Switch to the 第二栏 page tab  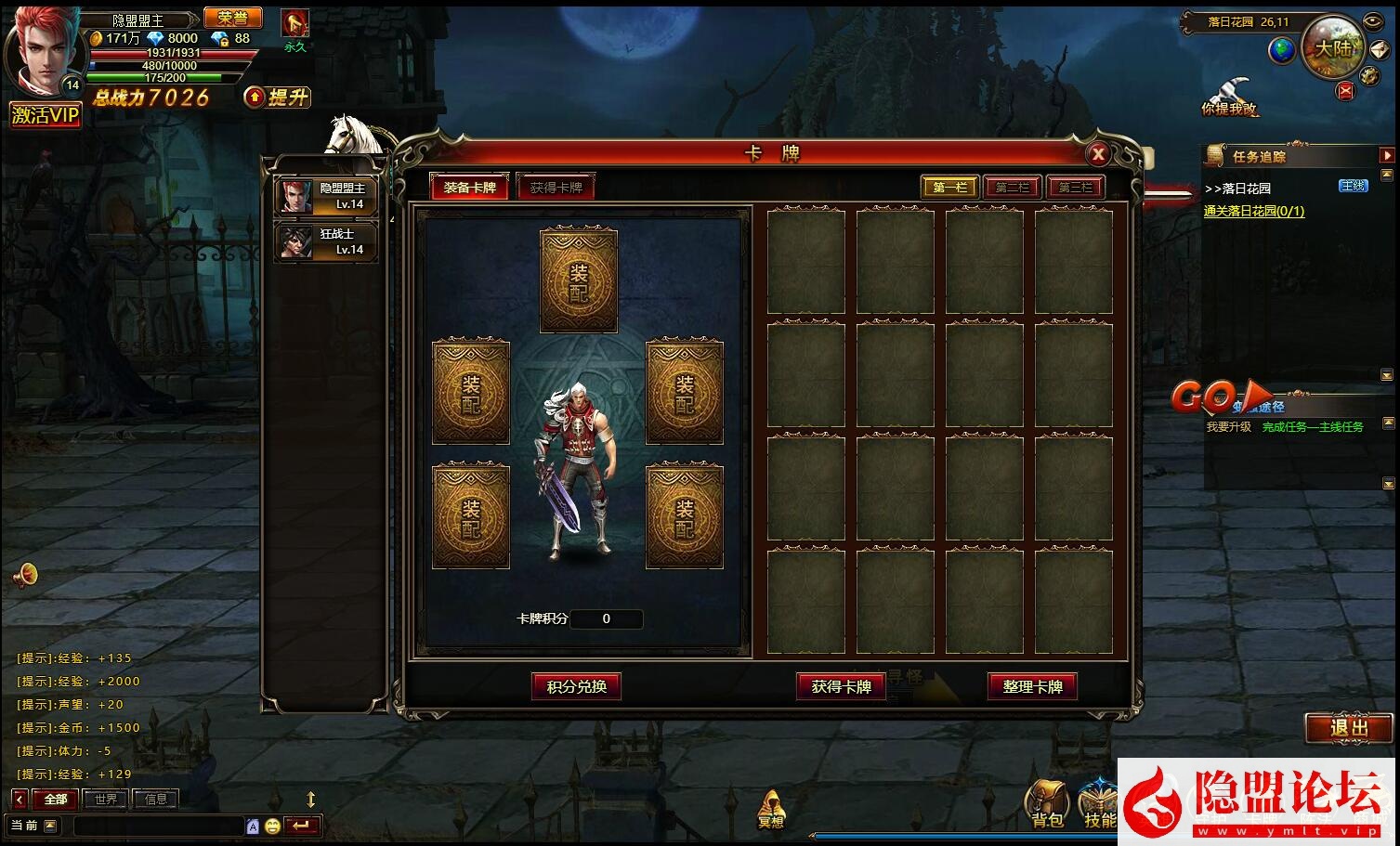1013,188
